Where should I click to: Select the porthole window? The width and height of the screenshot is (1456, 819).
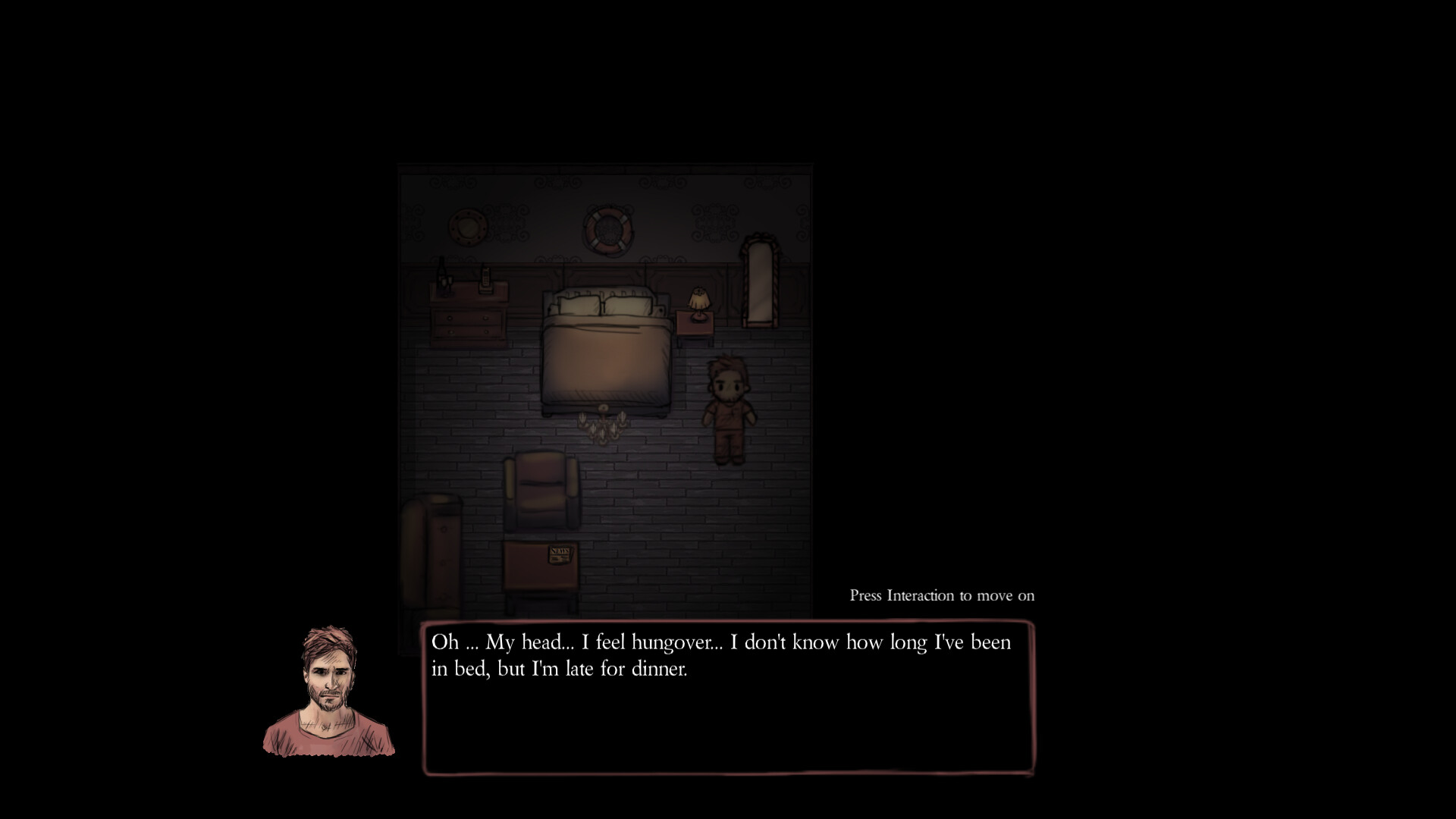coord(466,225)
